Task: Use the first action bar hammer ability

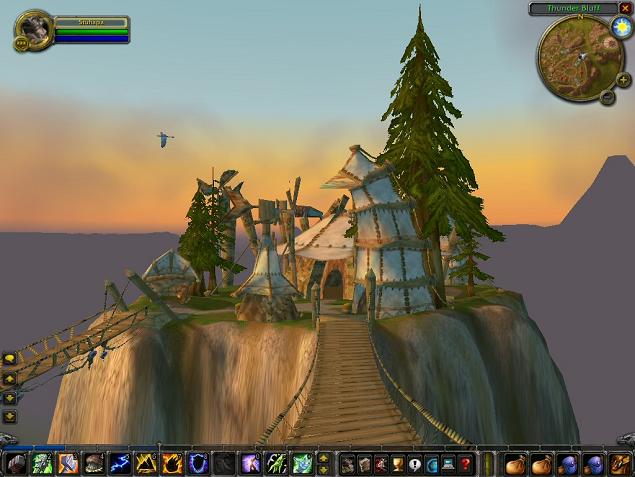Action: [x=16, y=464]
